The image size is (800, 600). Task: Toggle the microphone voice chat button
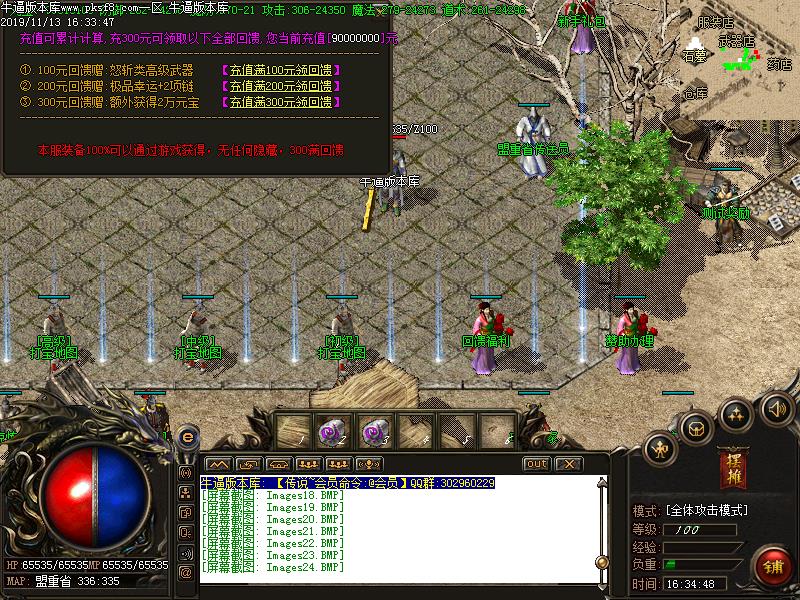pos(369,464)
